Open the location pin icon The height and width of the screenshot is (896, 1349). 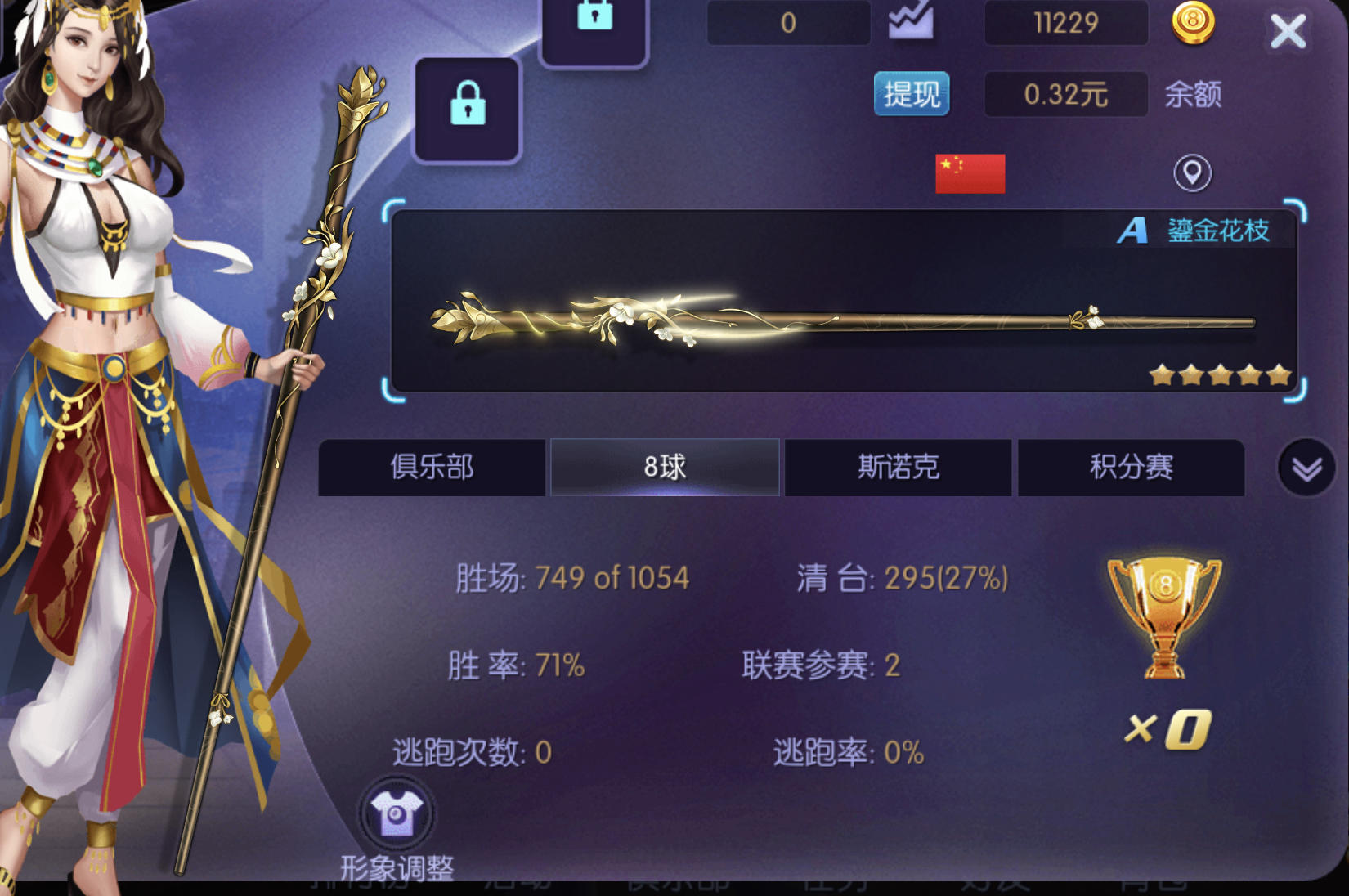[1191, 174]
